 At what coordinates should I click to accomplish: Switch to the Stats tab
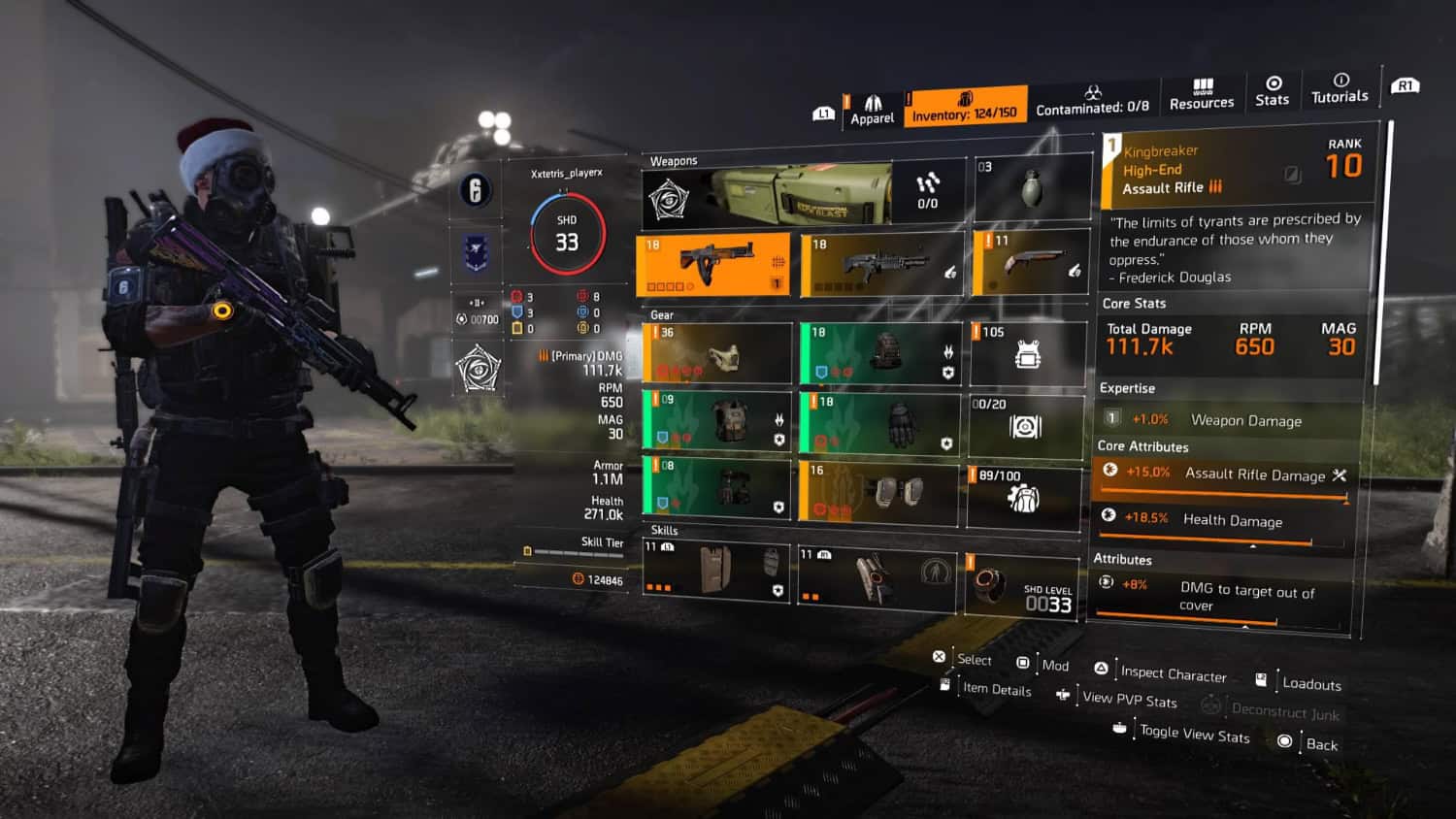[1273, 91]
